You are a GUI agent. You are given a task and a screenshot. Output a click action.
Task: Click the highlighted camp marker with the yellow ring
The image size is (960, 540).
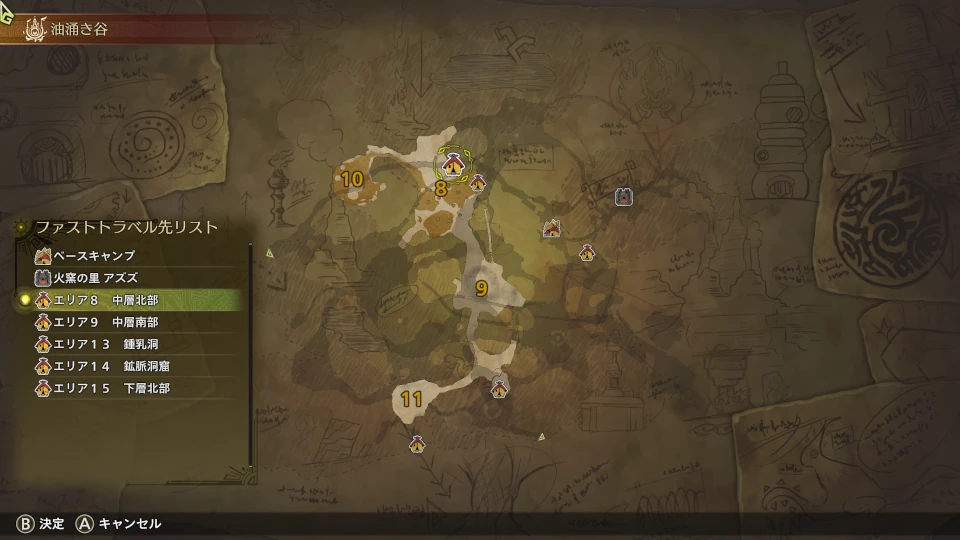click(454, 164)
